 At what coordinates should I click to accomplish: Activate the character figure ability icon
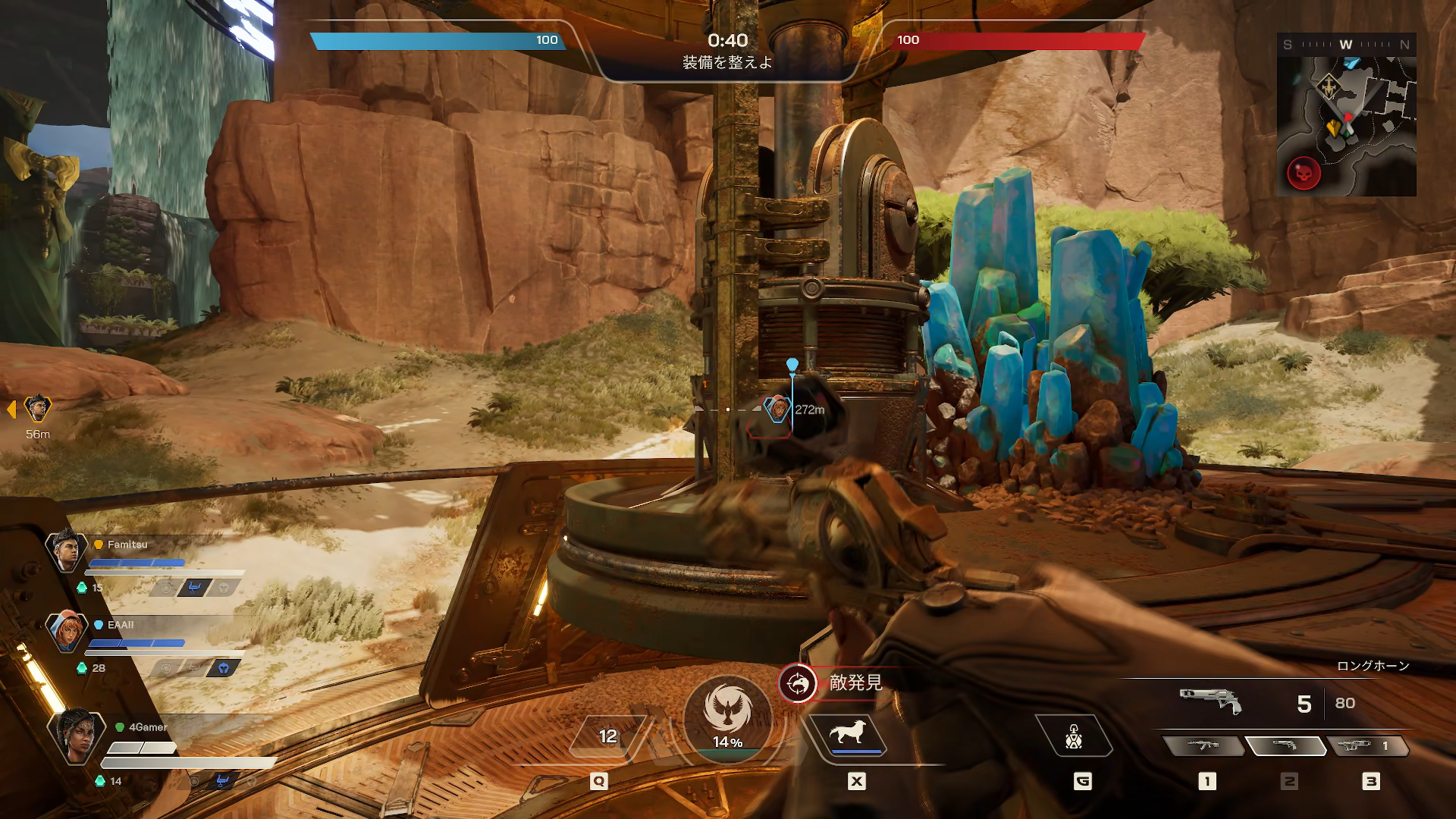click(x=1074, y=736)
